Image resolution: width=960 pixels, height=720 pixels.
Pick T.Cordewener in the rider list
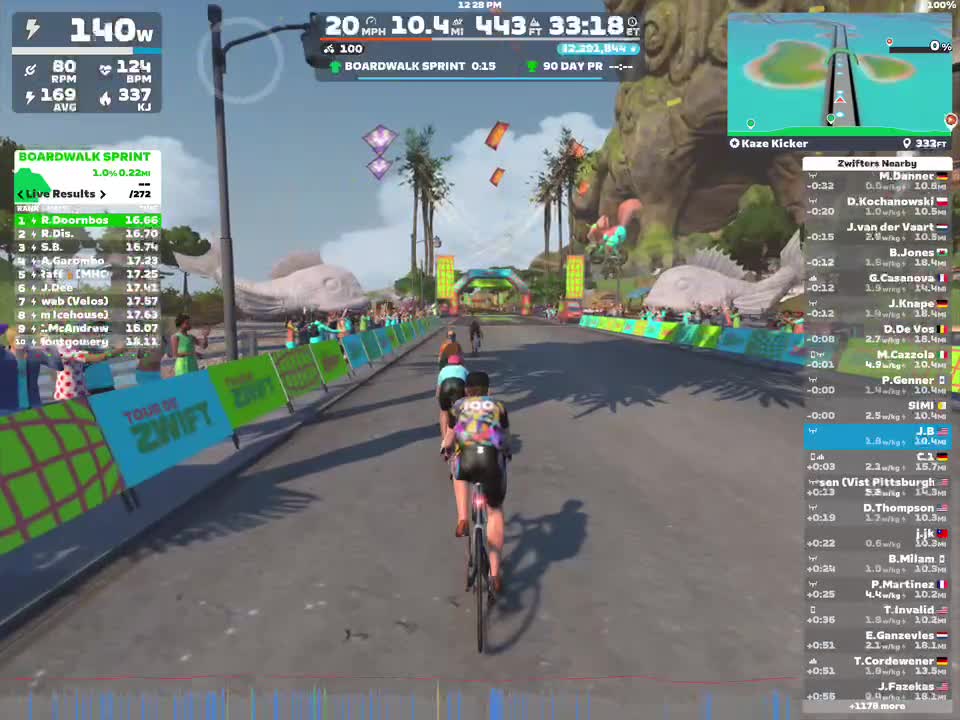pyautogui.click(x=877, y=666)
